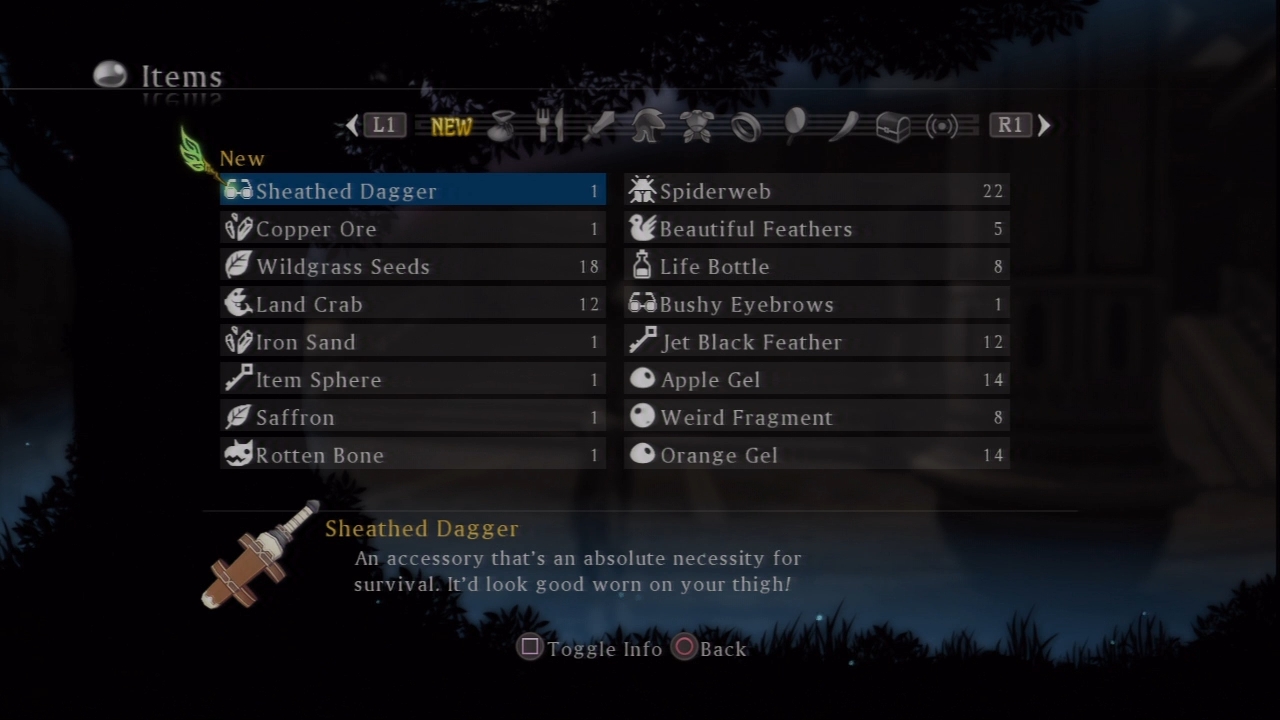Image resolution: width=1280 pixels, height=720 pixels.
Task: Select the Saffron item
Action: coord(412,417)
